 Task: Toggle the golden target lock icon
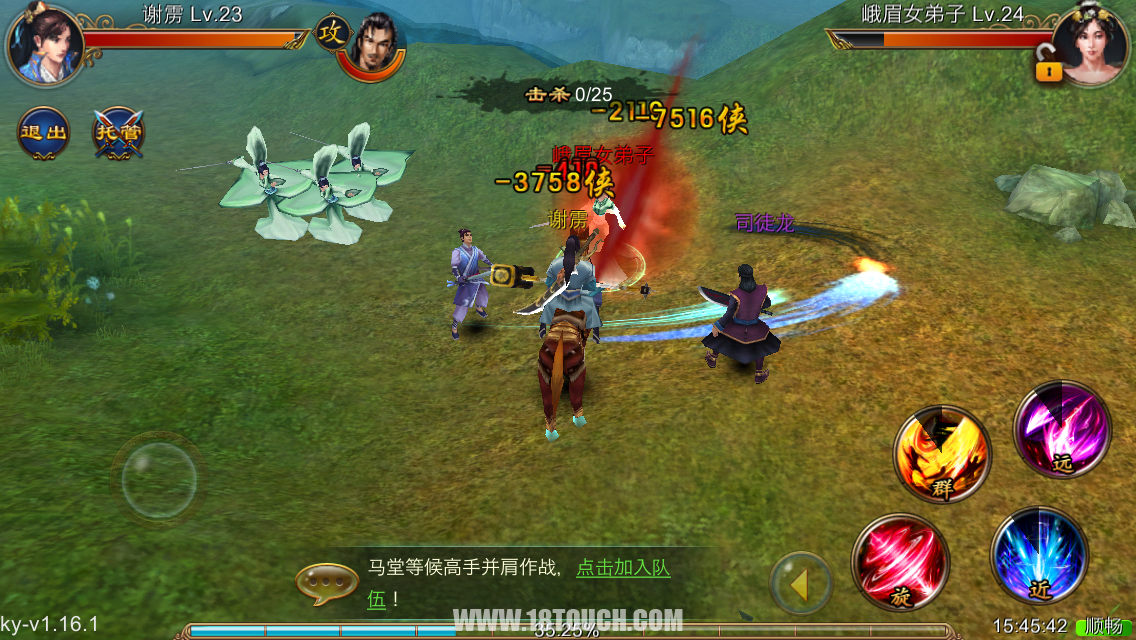tap(1049, 66)
